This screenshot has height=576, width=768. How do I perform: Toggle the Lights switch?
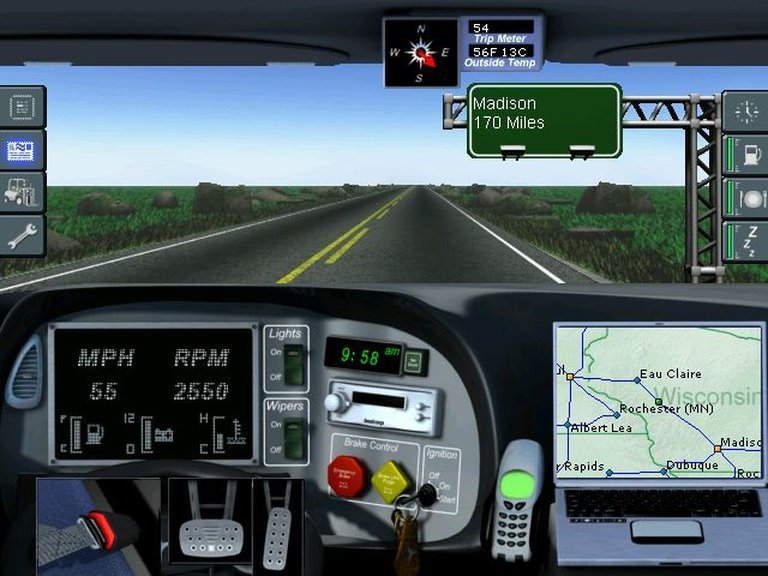click(292, 364)
